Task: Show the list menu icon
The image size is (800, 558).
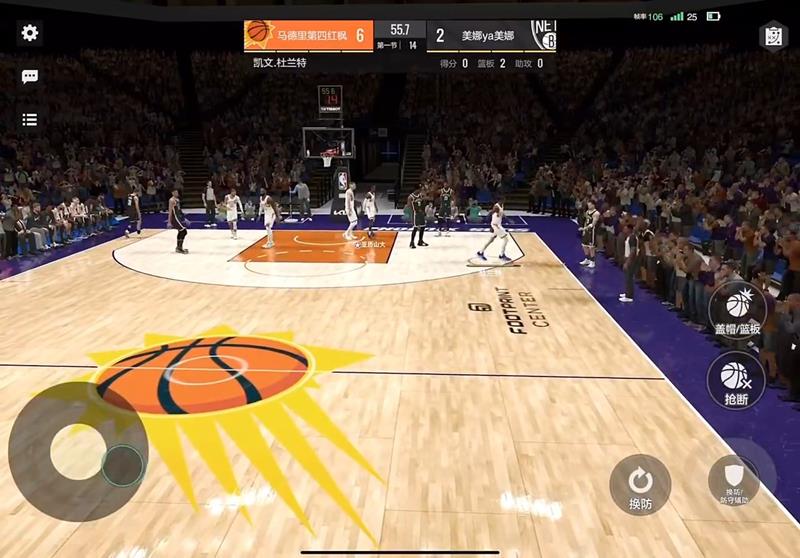Action: click(x=30, y=120)
